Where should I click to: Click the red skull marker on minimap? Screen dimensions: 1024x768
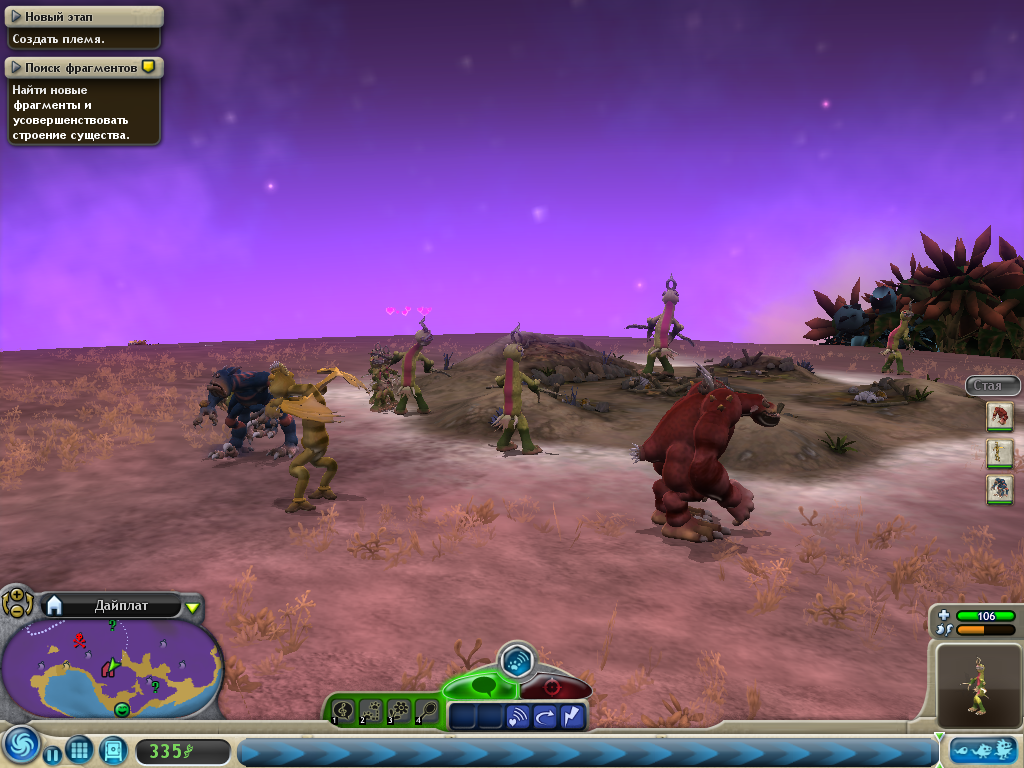point(79,638)
